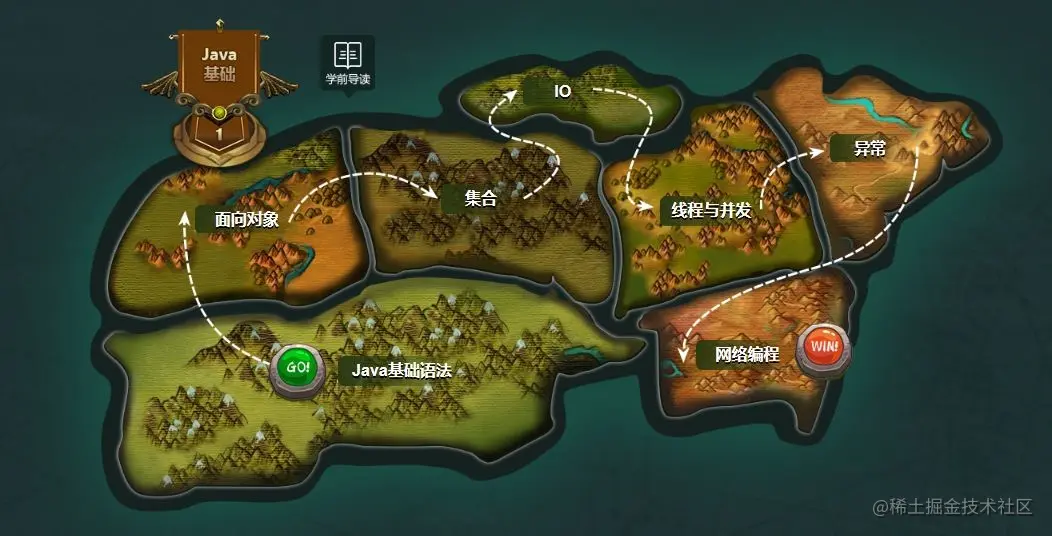Choose the 集合 stage label

tap(480, 198)
